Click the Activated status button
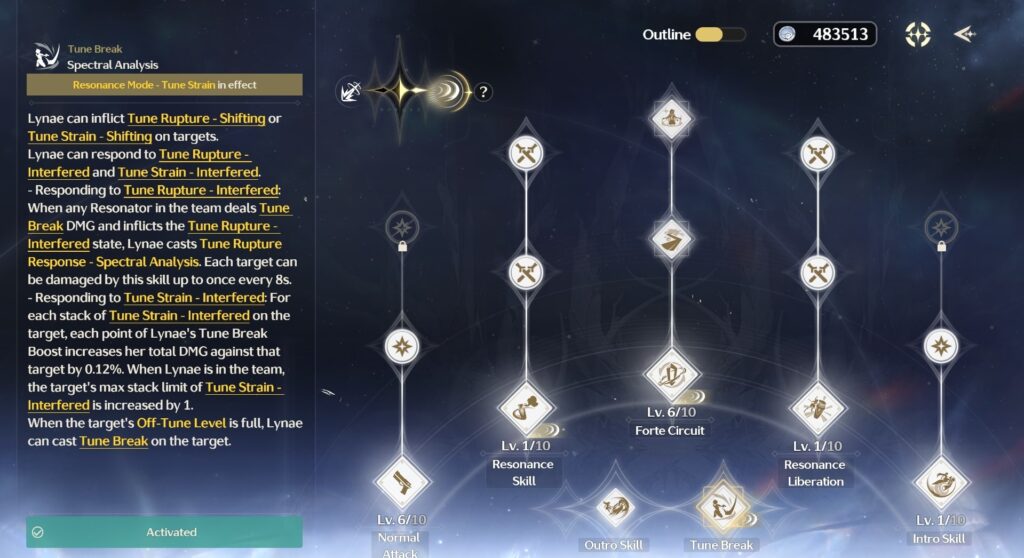The image size is (1024, 558). (164, 532)
